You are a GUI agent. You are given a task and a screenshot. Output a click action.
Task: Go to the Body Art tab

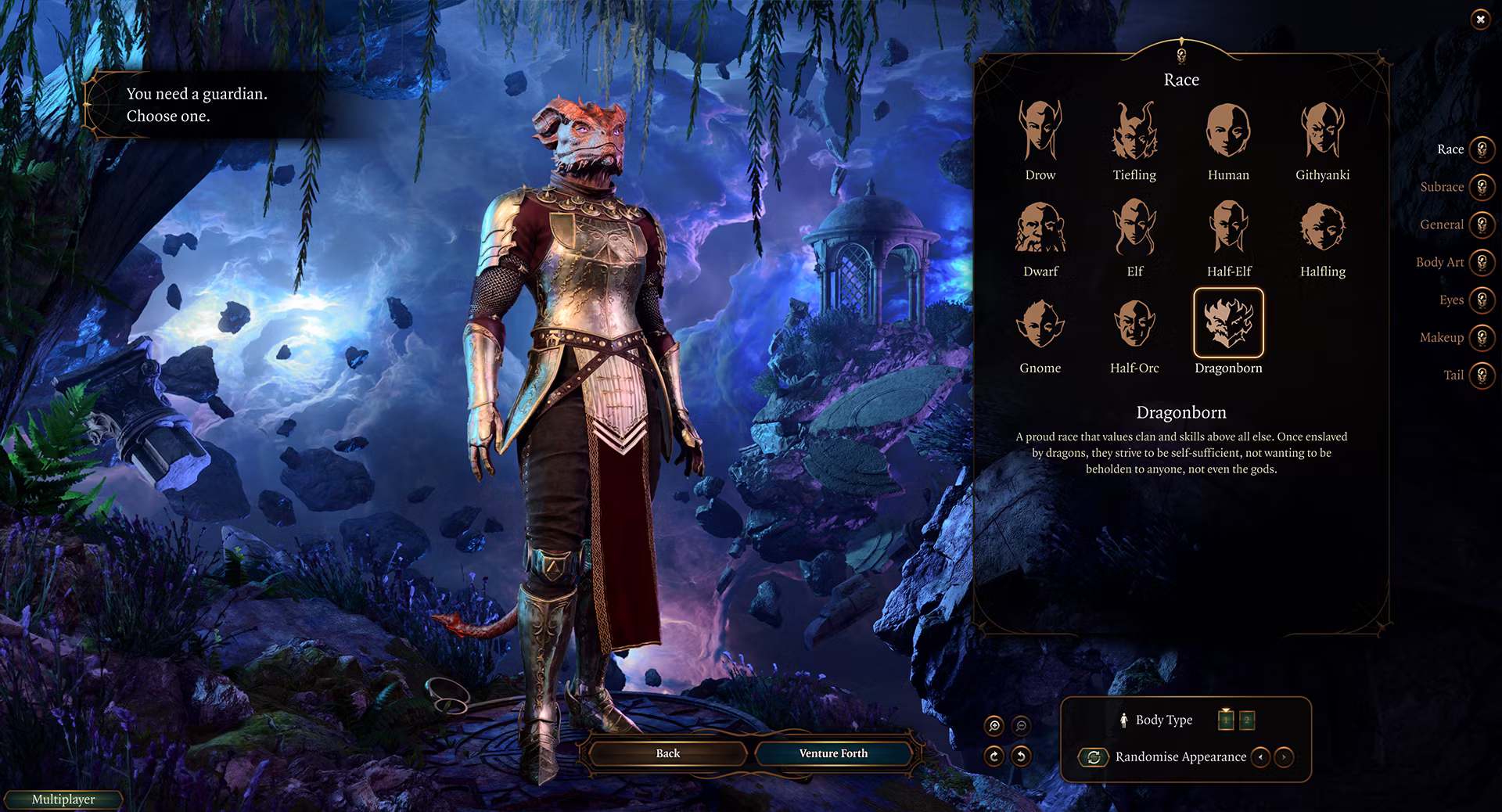(x=1481, y=262)
